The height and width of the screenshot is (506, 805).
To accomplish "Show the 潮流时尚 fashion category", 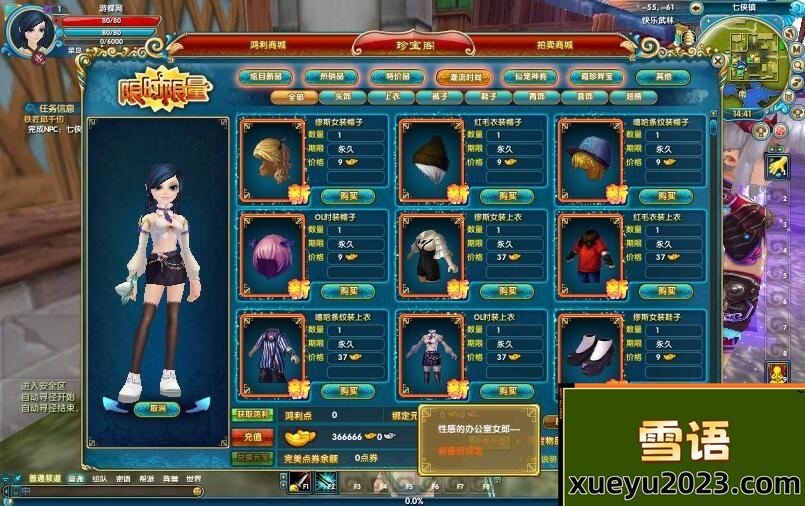I will tap(463, 76).
